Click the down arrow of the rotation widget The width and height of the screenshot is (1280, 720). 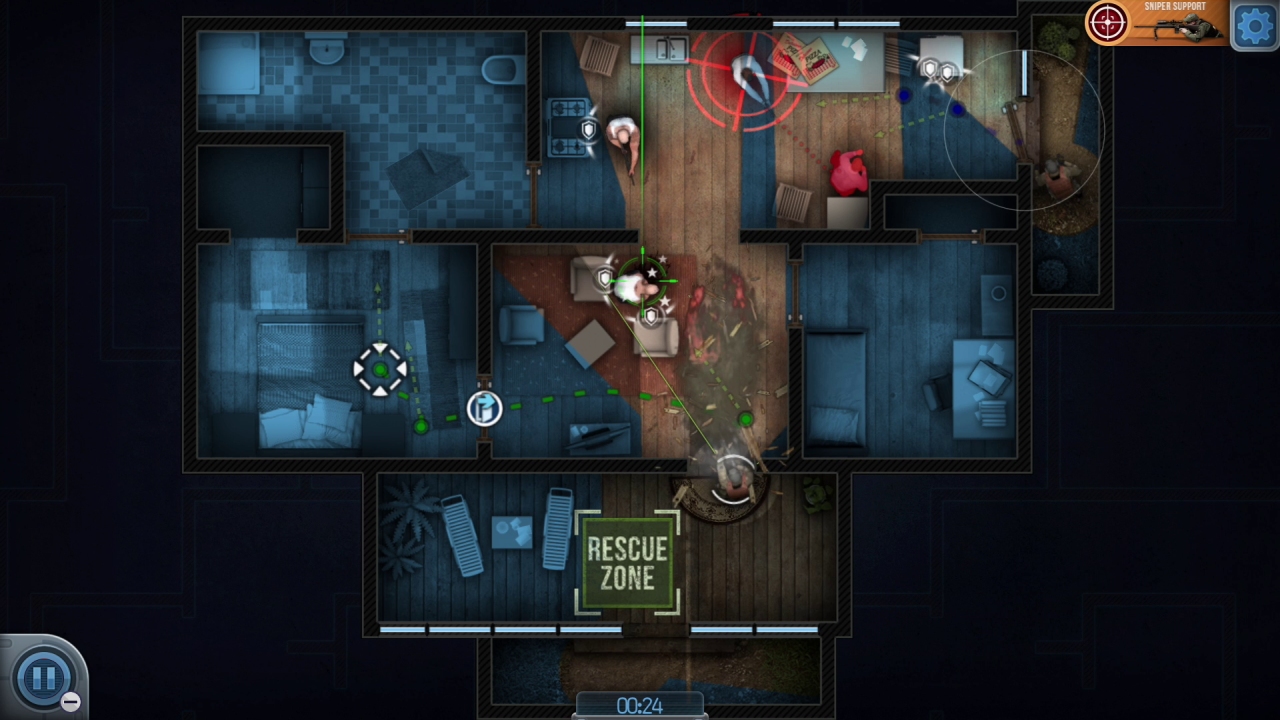[x=381, y=392]
